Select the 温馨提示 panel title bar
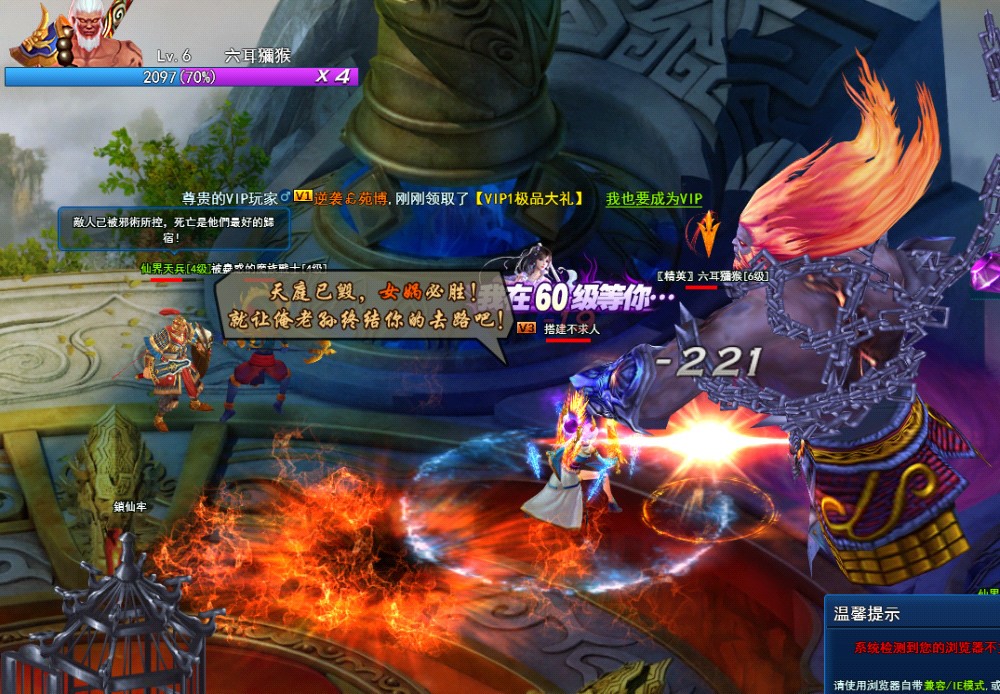The image size is (1000, 694). coord(912,614)
